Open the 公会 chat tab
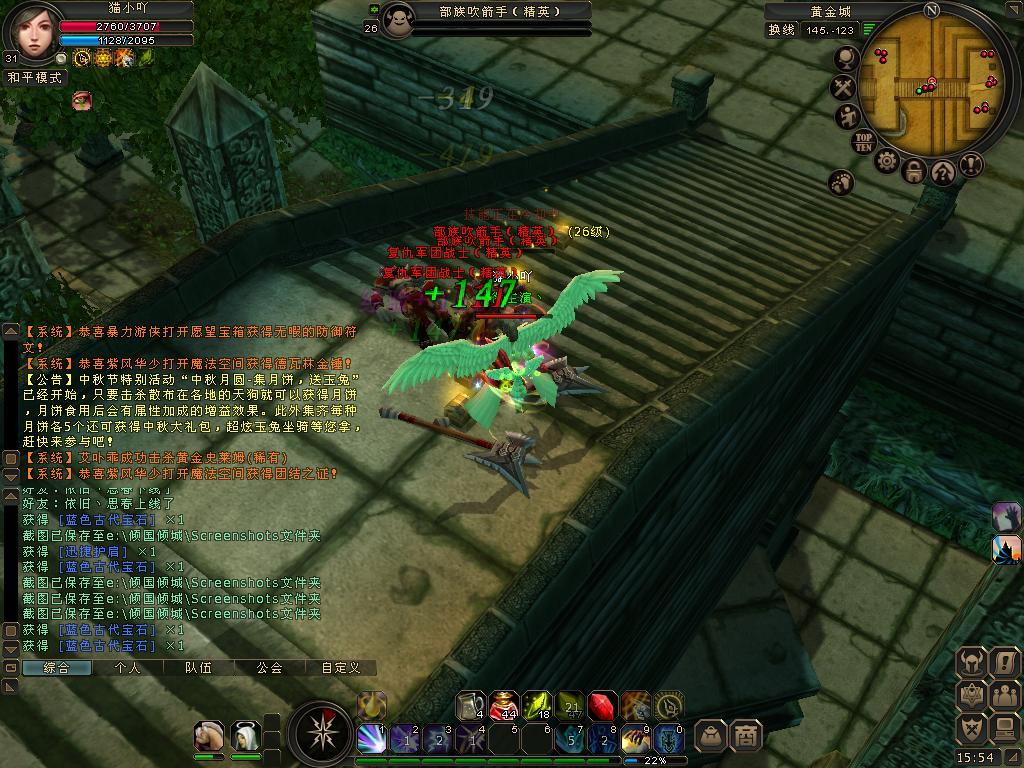1024x768 pixels. (269, 668)
